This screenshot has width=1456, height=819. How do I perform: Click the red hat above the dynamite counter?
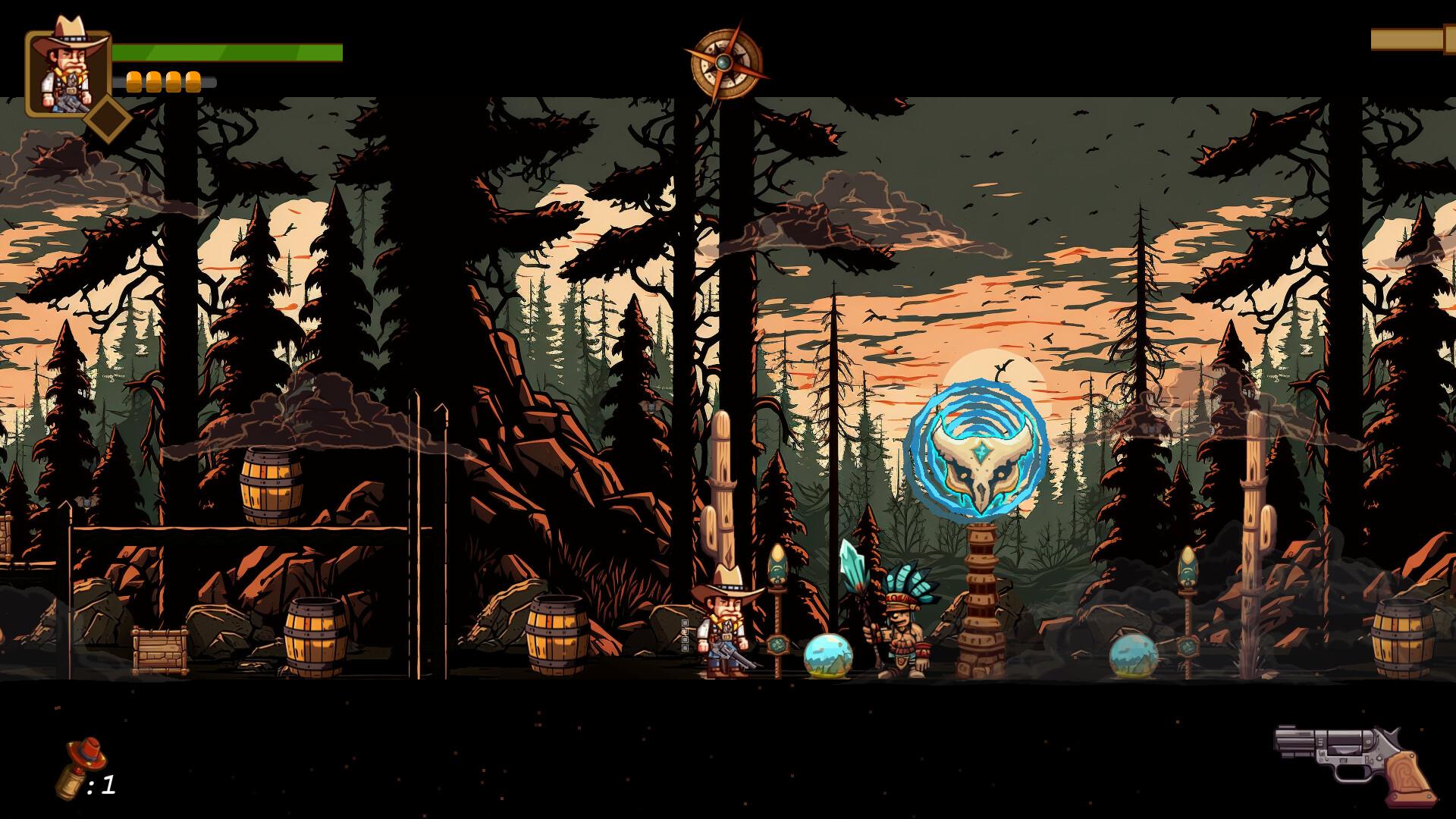pos(87,755)
